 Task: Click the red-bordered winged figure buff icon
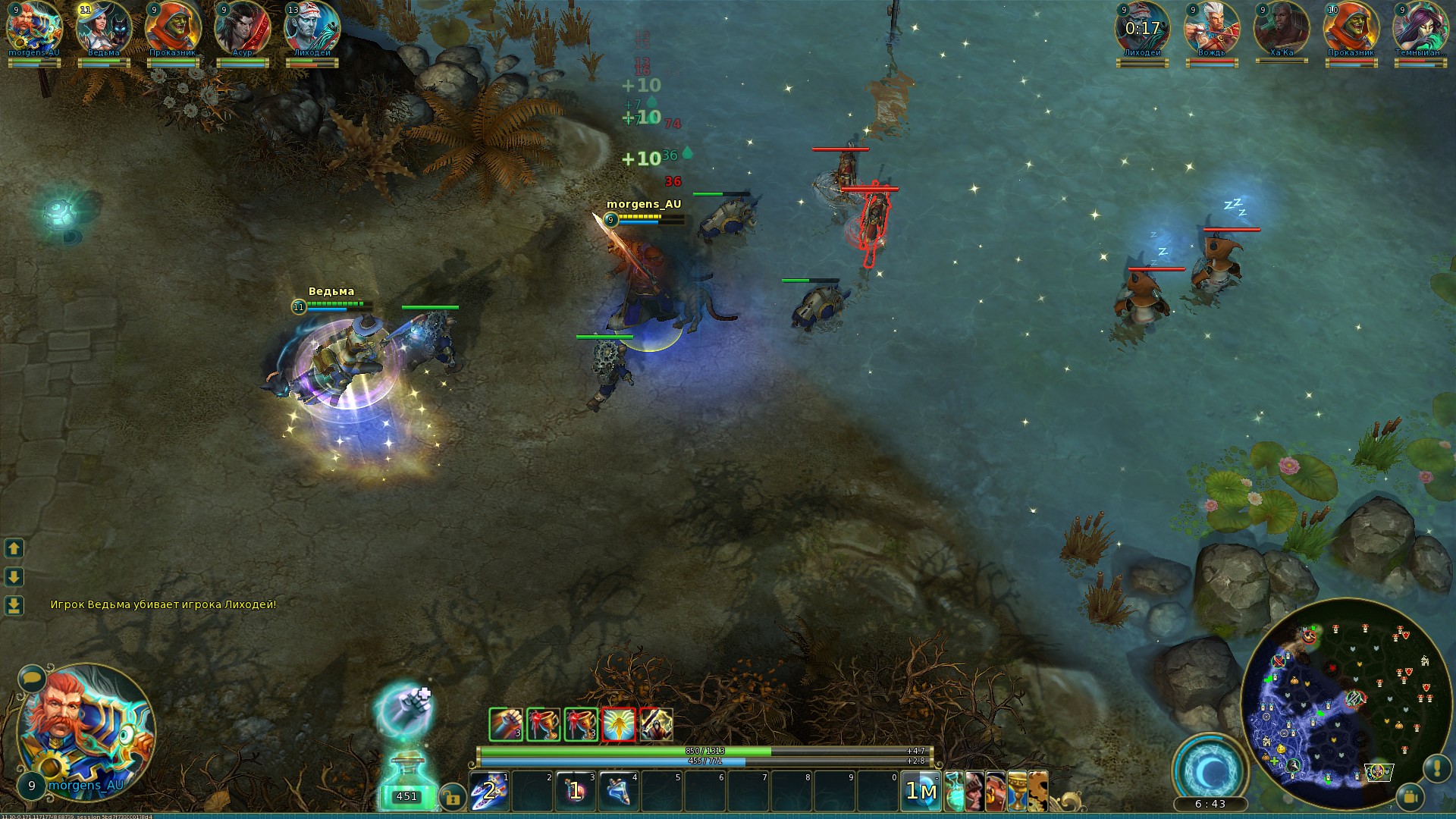tap(619, 725)
